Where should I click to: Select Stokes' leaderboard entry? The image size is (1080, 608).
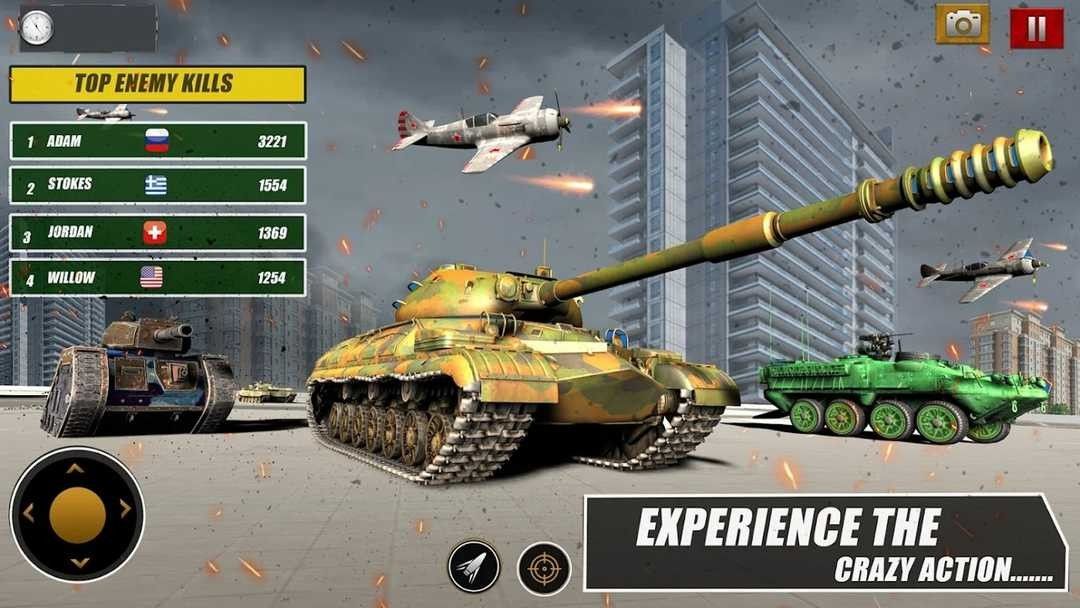[x=158, y=185]
